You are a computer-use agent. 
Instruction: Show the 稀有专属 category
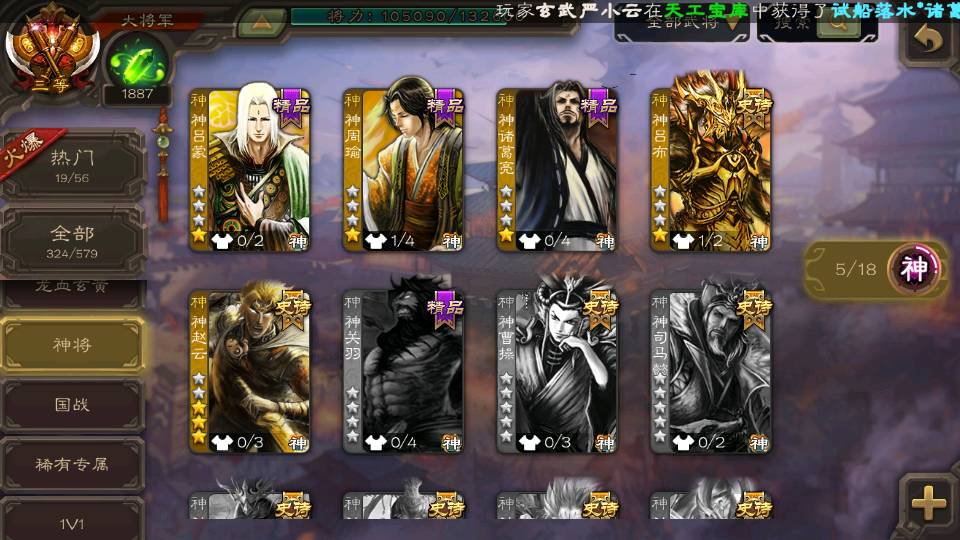pos(72,464)
